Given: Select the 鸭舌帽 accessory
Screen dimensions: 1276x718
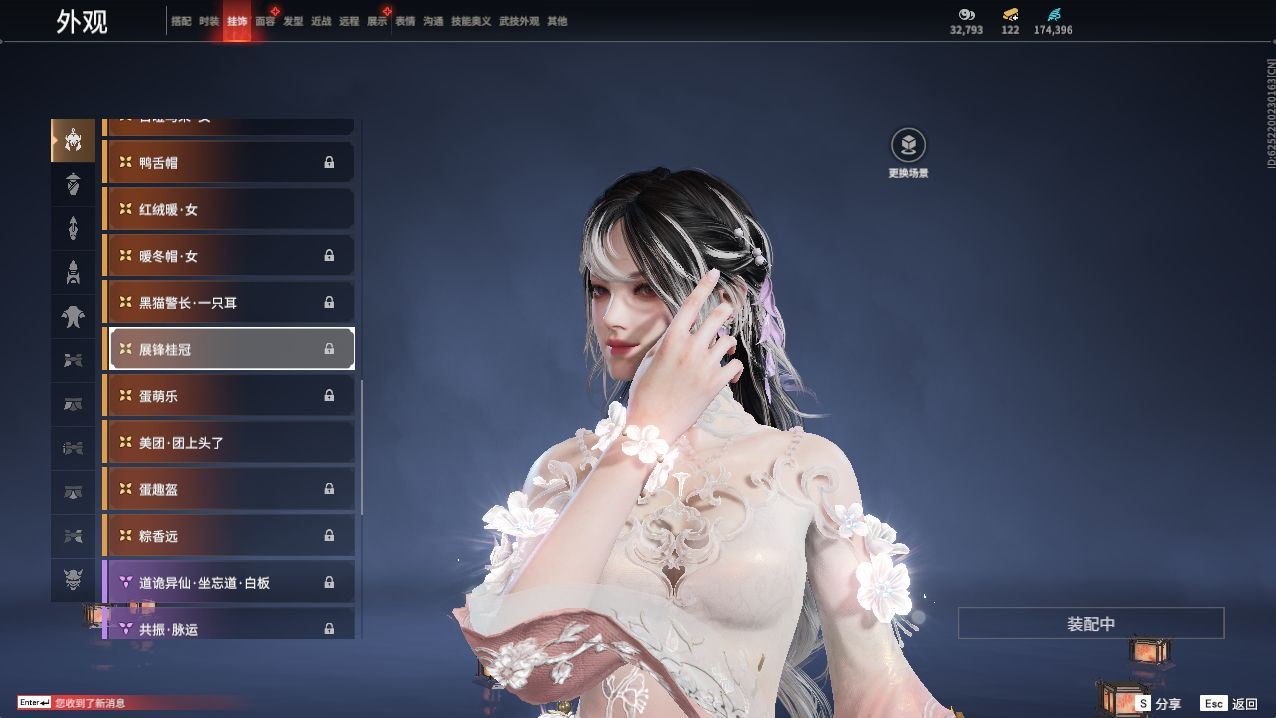Looking at the screenshot, I should click(230, 162).
